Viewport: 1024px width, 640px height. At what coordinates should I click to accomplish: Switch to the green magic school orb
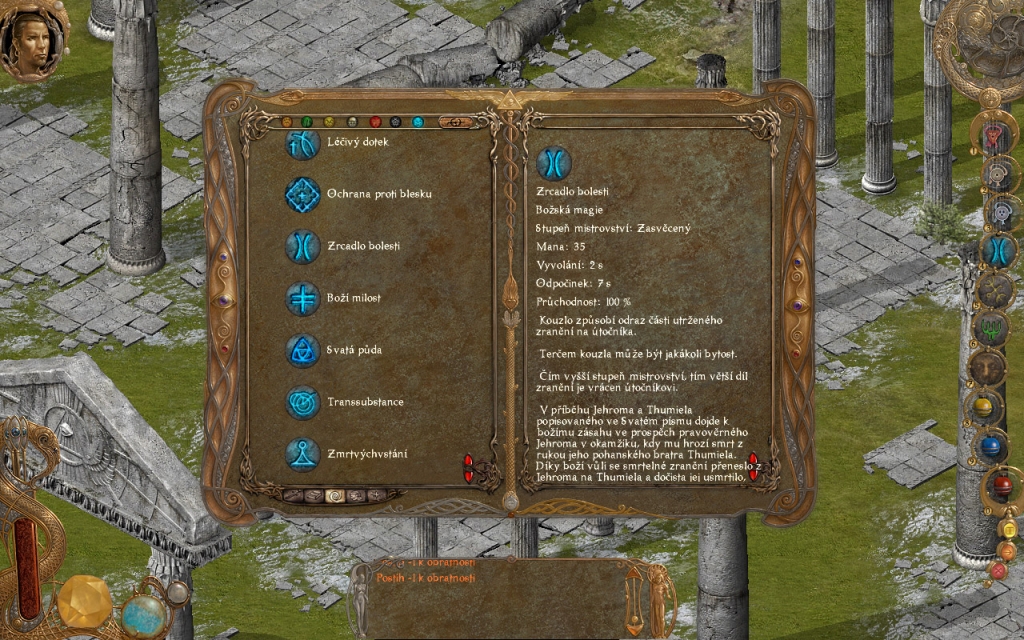point(307,122)
